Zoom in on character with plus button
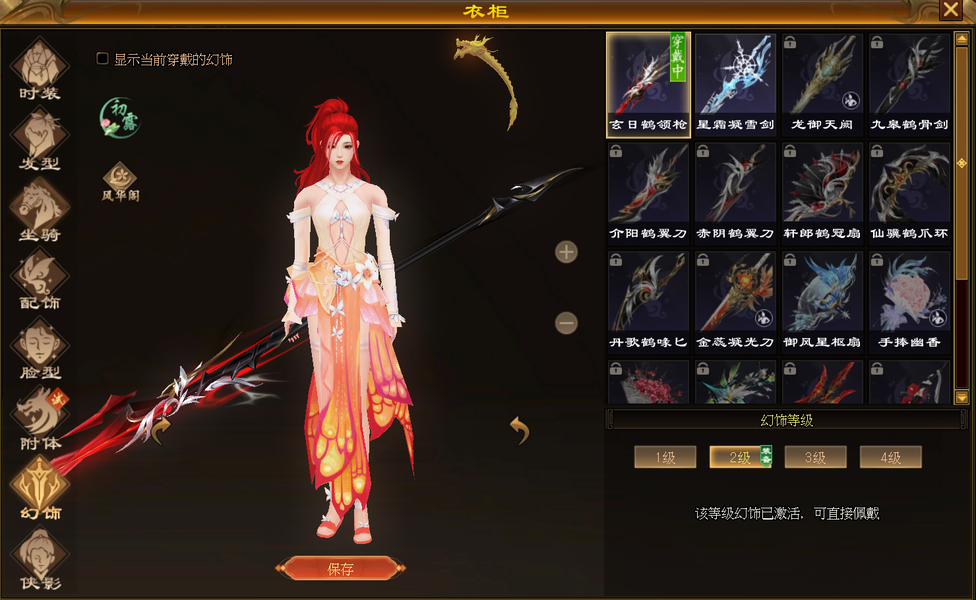This screenshot has width=976, height=600. click(566, 252)
